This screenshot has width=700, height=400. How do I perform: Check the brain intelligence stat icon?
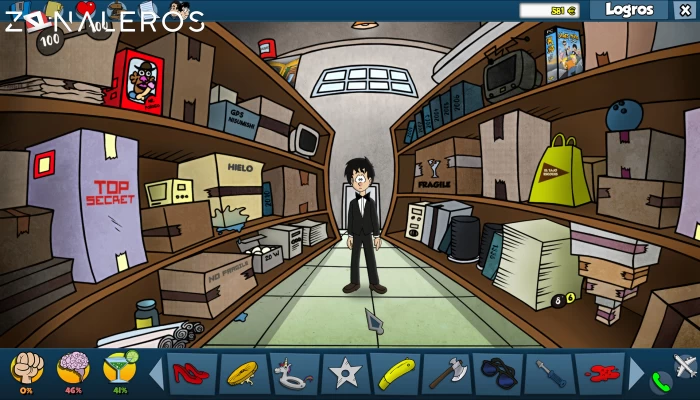[x=73, y=369]
